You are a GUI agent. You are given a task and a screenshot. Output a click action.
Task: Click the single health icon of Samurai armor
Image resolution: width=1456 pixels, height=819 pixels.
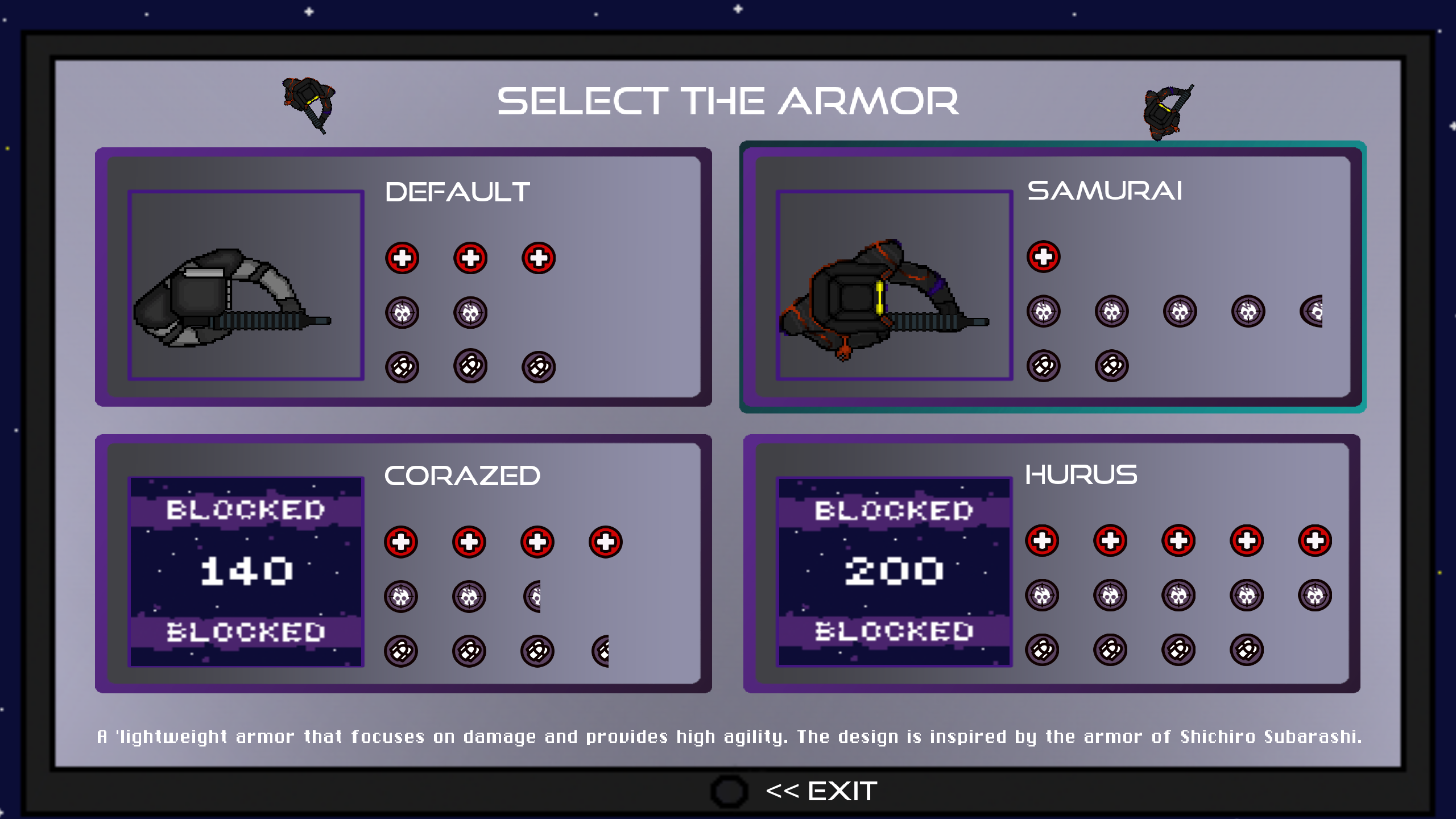(1044, 257)
